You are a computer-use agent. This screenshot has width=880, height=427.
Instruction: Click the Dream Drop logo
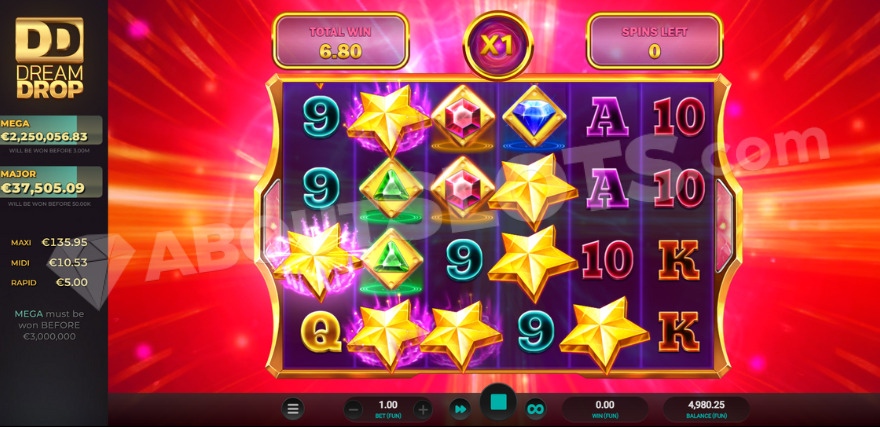(x=50, y=55)
